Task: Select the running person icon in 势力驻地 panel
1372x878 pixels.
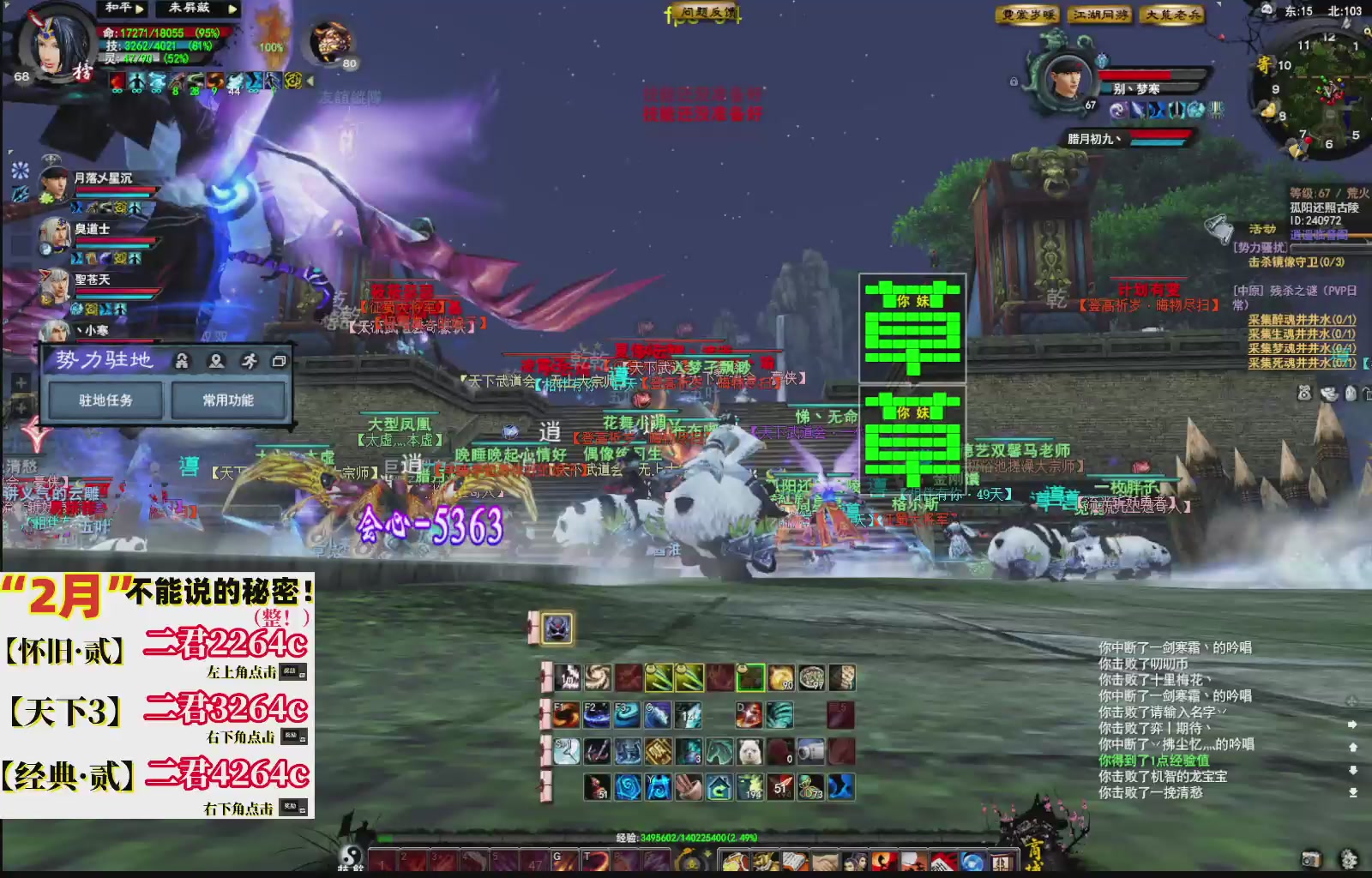Action: [x=249, y=361]
